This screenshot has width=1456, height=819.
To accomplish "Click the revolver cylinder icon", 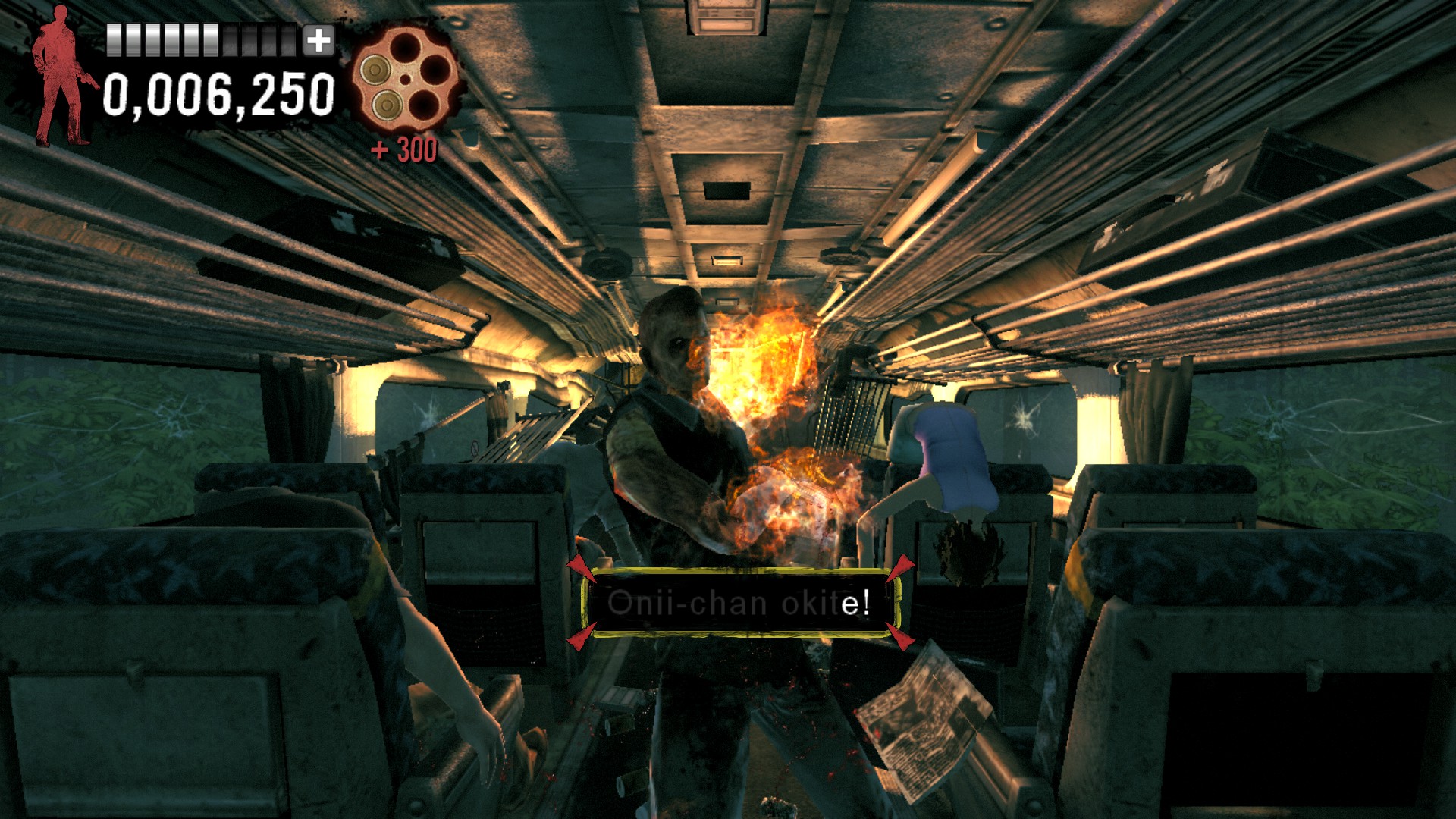I will [406, 80].
